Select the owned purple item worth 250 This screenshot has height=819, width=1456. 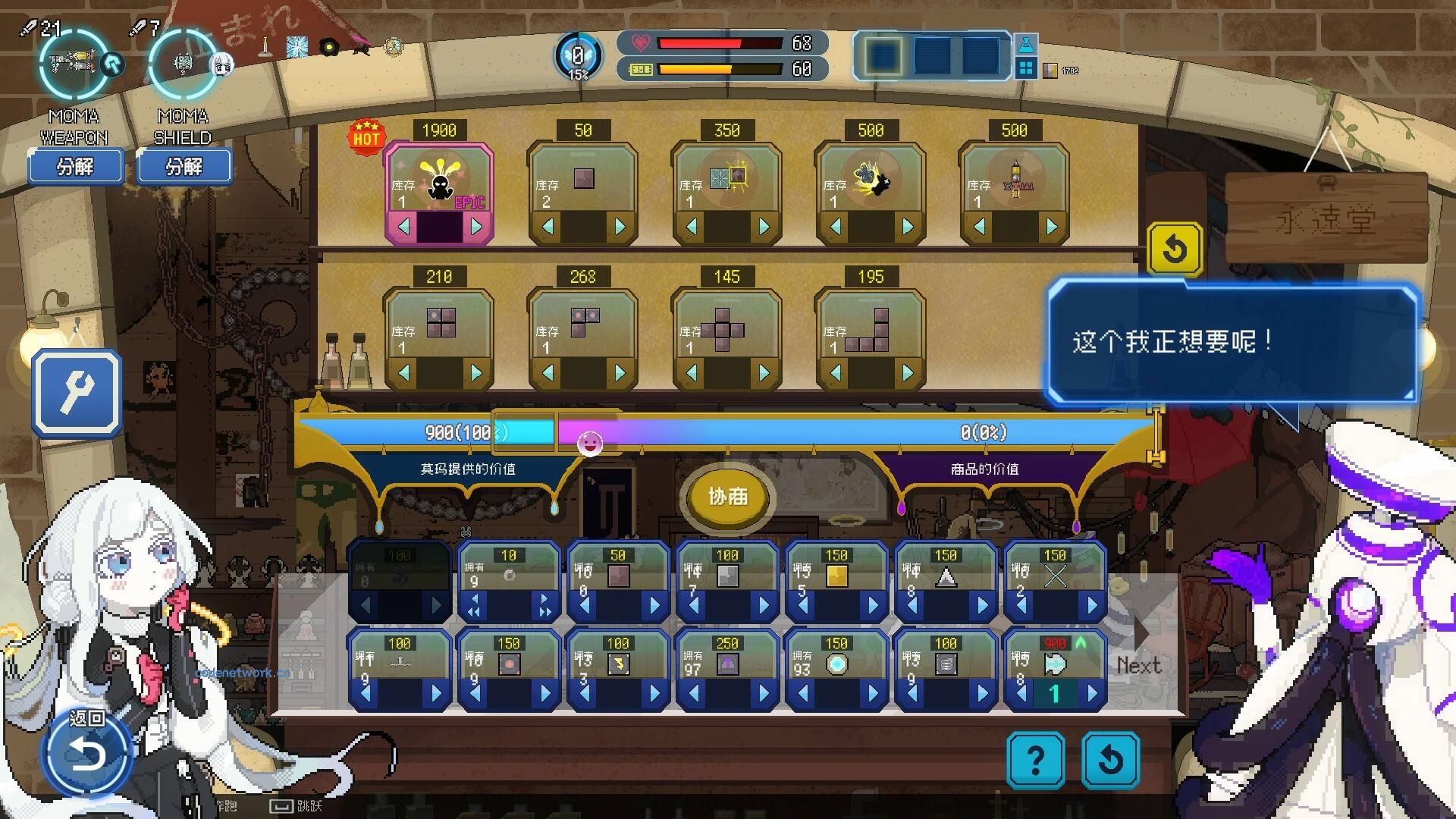726,664
